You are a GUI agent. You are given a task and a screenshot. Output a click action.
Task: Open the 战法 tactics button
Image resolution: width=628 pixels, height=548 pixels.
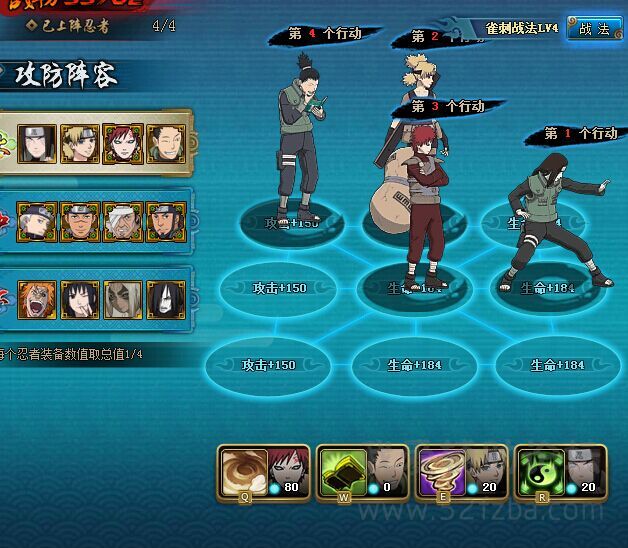pyautogui.click(x=593, y=29)
